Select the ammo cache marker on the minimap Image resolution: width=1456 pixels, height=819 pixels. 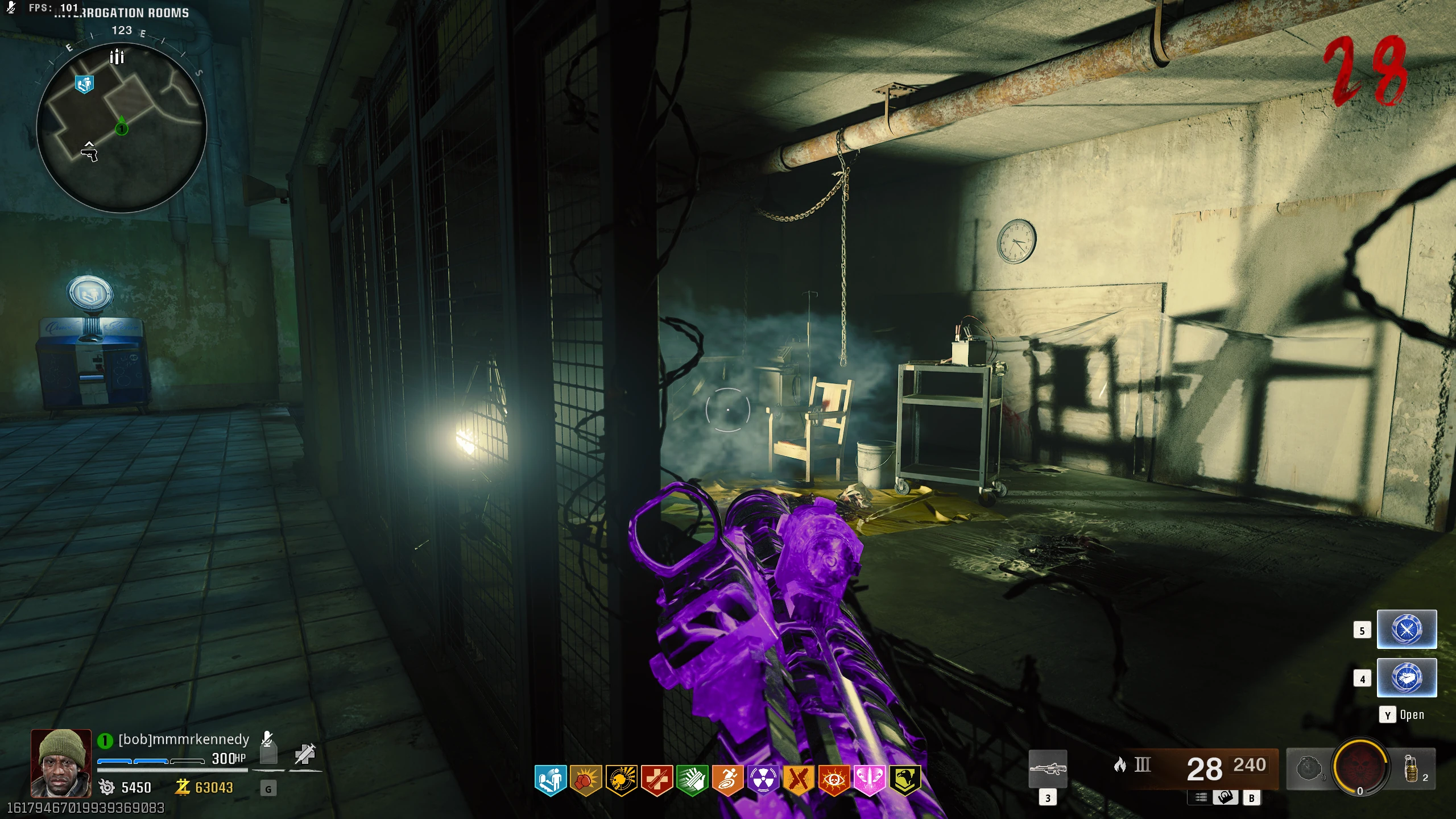click(x=117, y=57)
